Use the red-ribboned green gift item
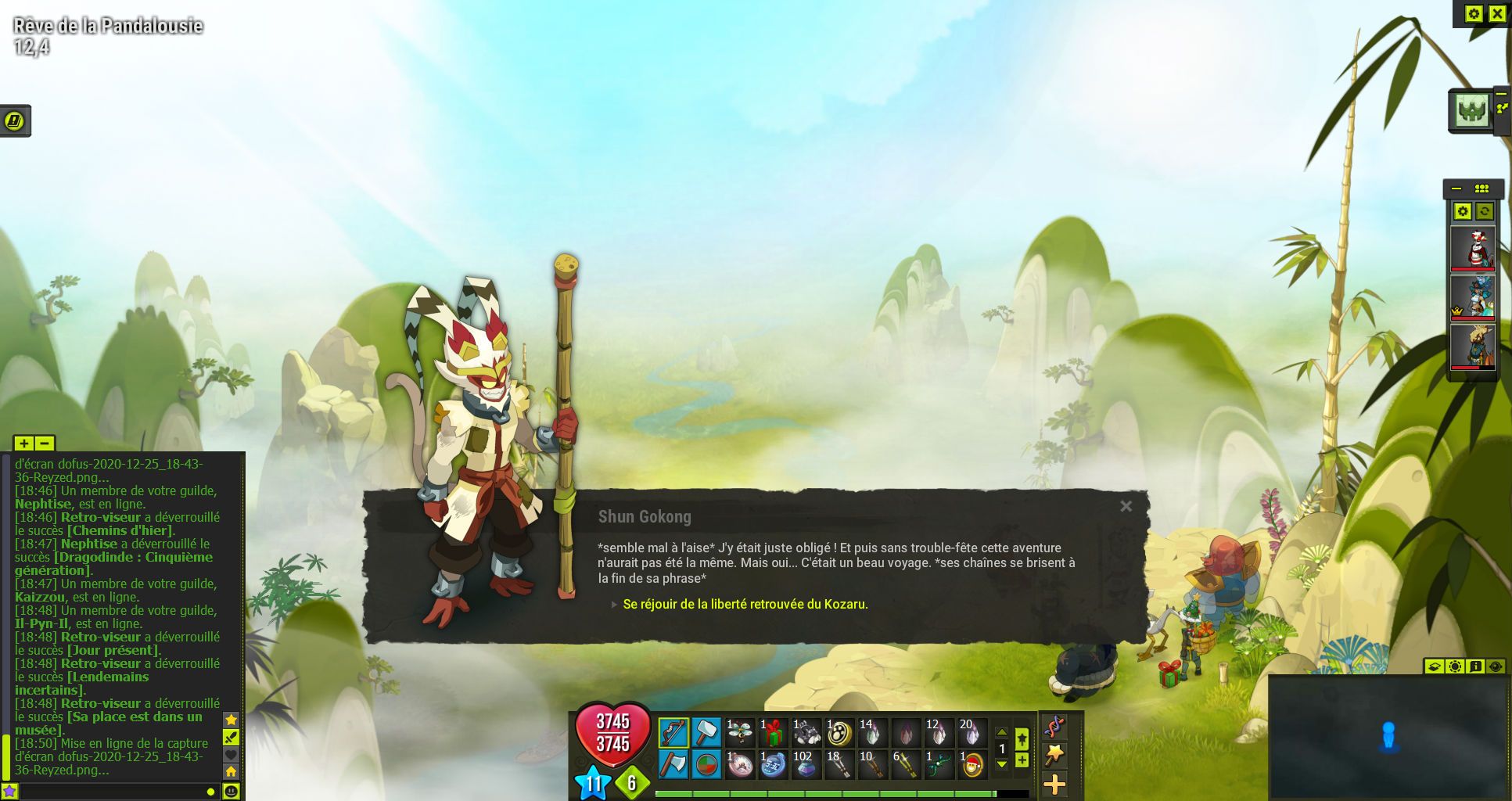 click(x=773, y=733)
